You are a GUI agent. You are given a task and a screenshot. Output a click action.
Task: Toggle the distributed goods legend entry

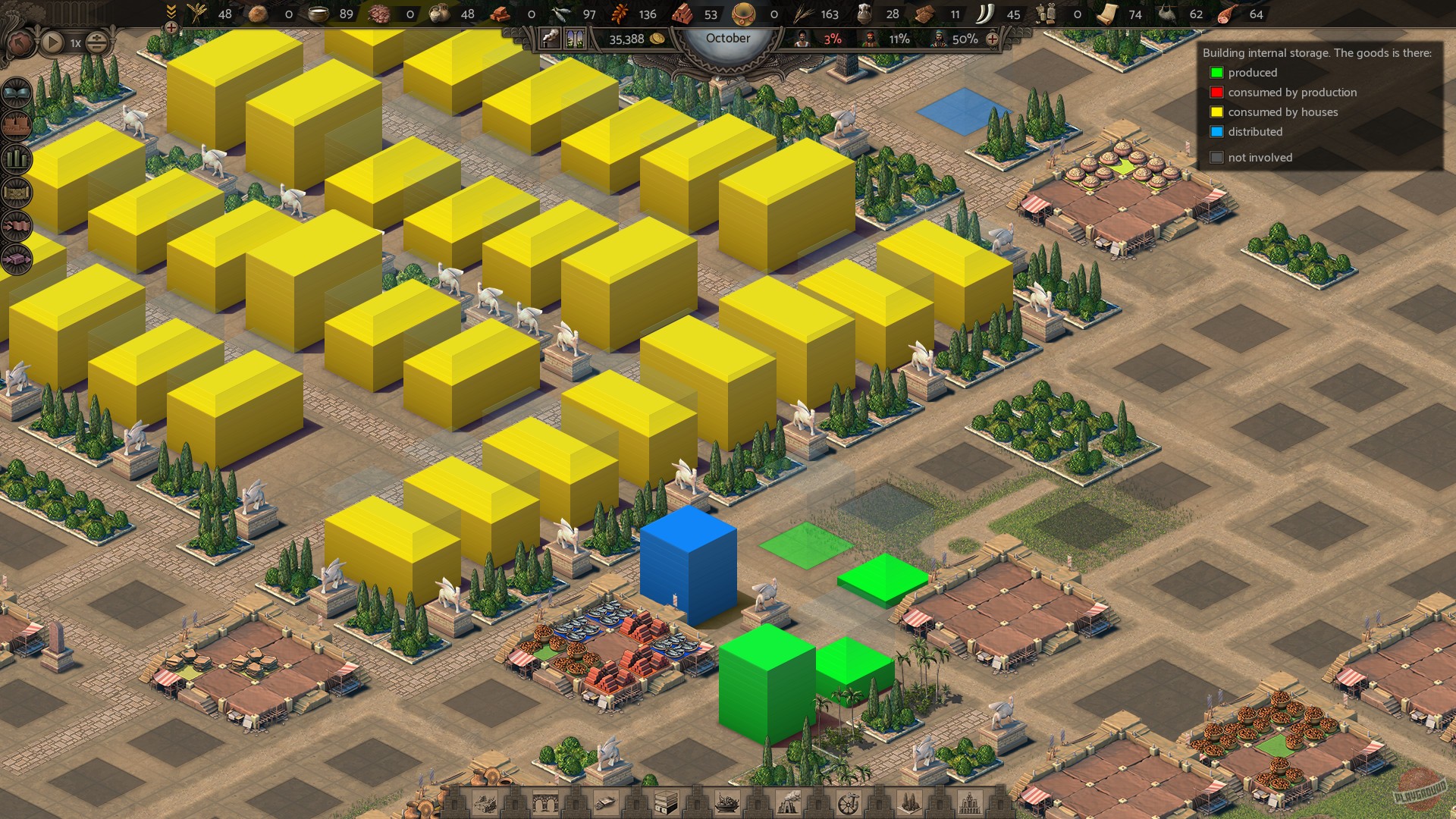(x=1217, y=132)
